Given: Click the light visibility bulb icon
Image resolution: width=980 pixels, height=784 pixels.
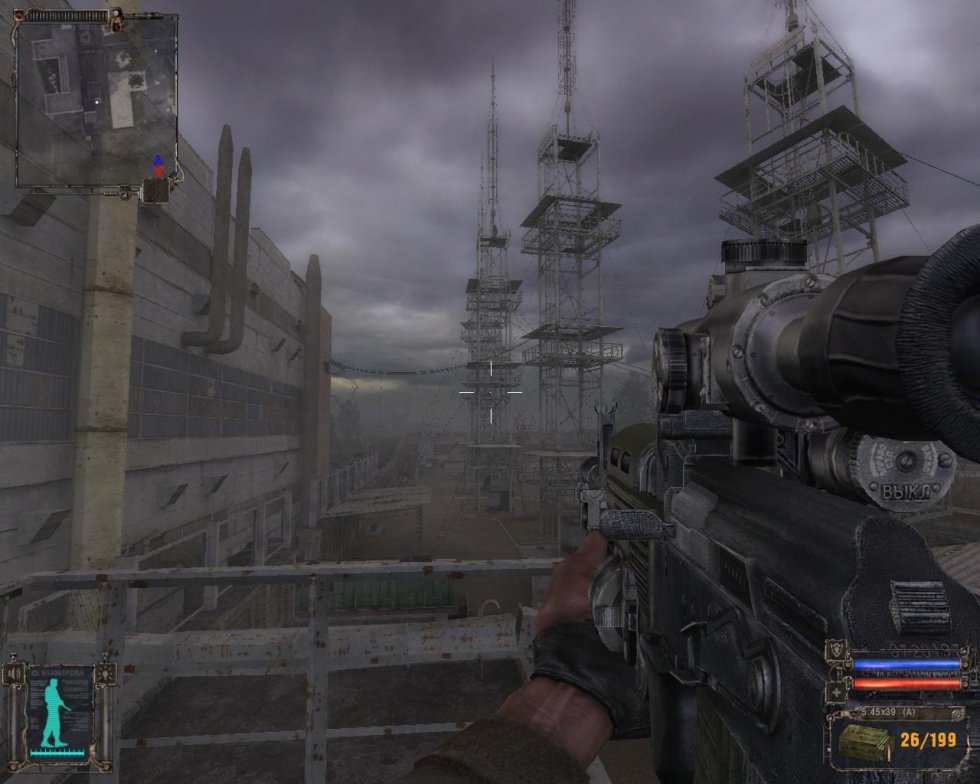Looking at the screenshot, I should [107, 673].
